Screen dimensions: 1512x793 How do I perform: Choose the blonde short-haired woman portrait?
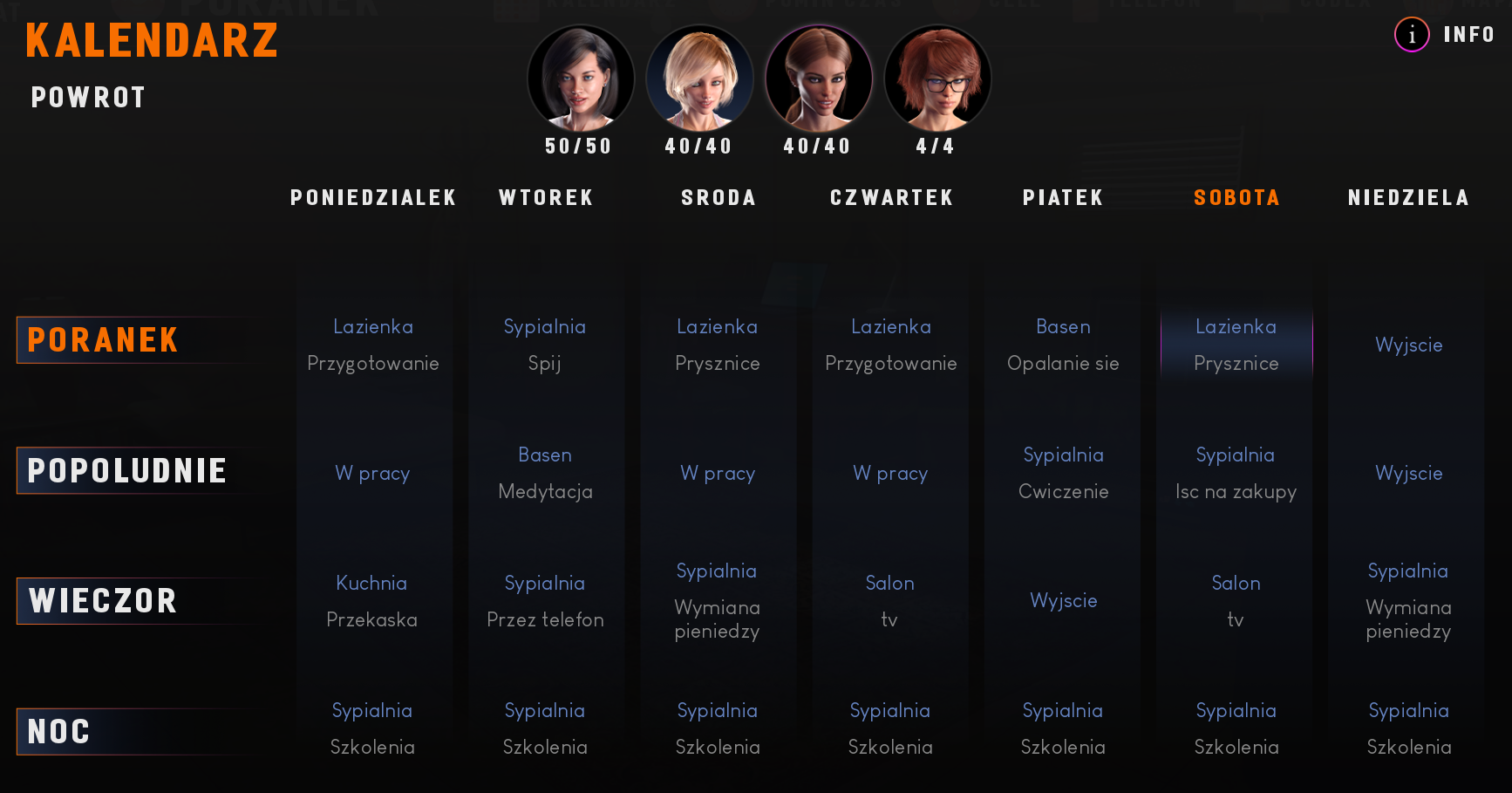point(699,79)
